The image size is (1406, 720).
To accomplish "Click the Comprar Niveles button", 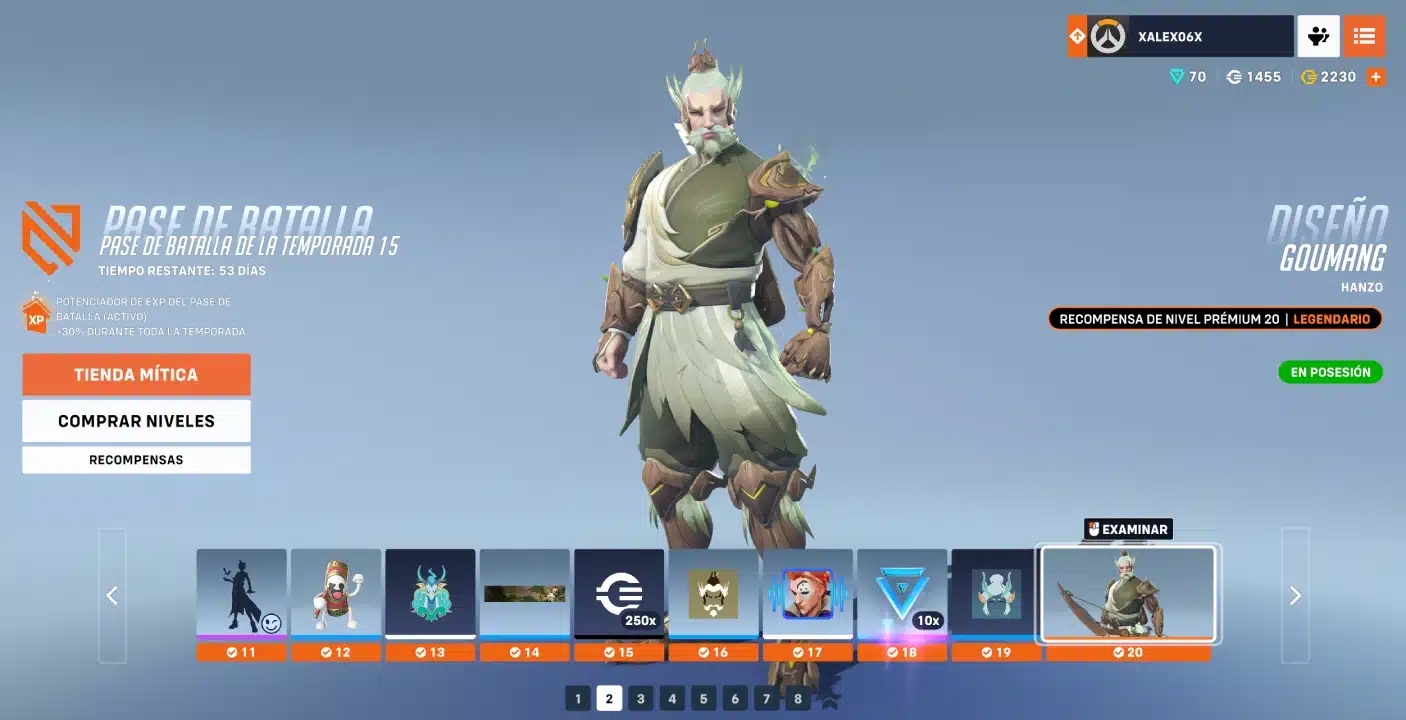I will coord(136,421).
